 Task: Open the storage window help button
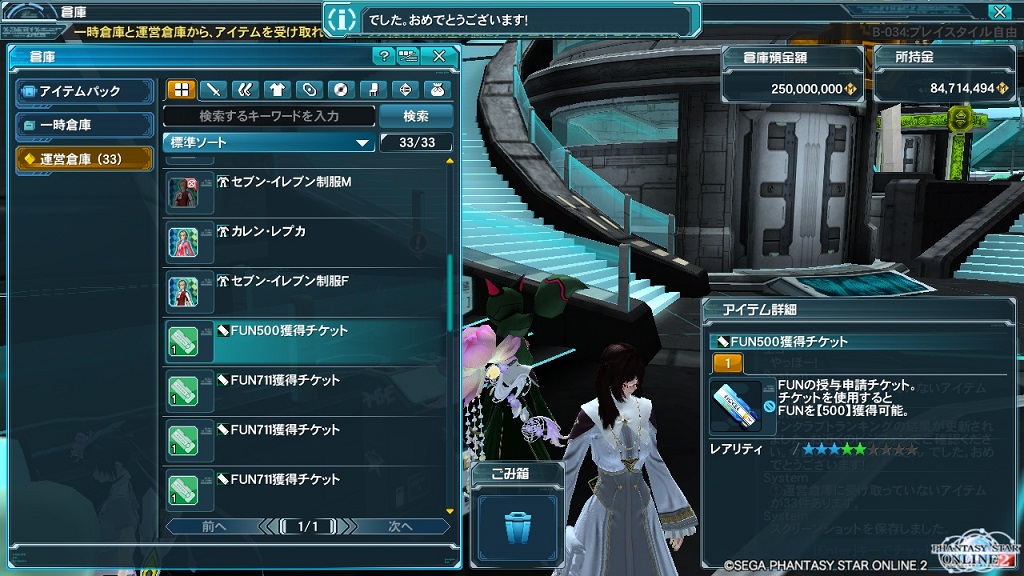tap(383, 57)
